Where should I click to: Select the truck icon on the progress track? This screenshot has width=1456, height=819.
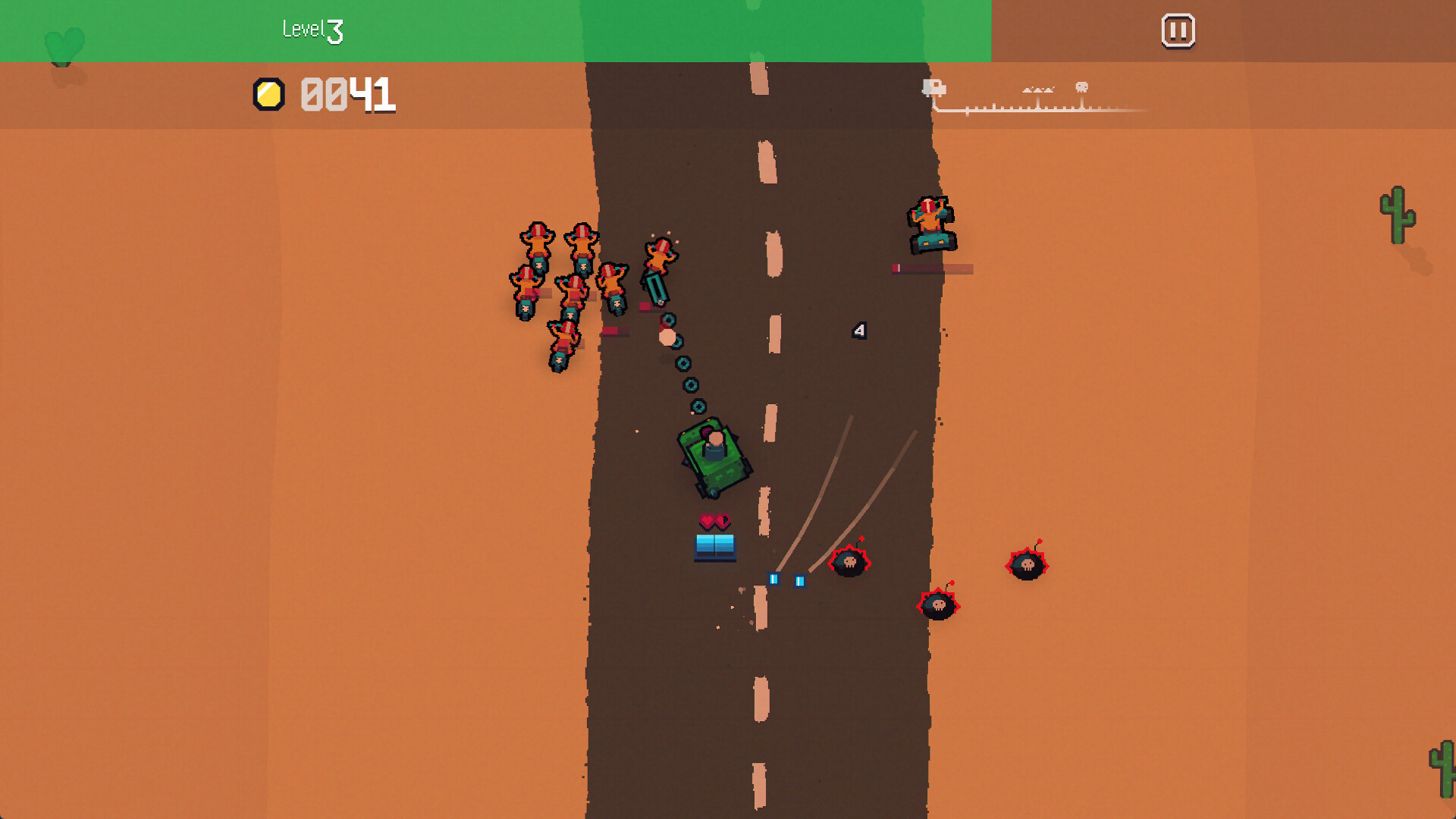pyautogui.click(x=934, y=86)
